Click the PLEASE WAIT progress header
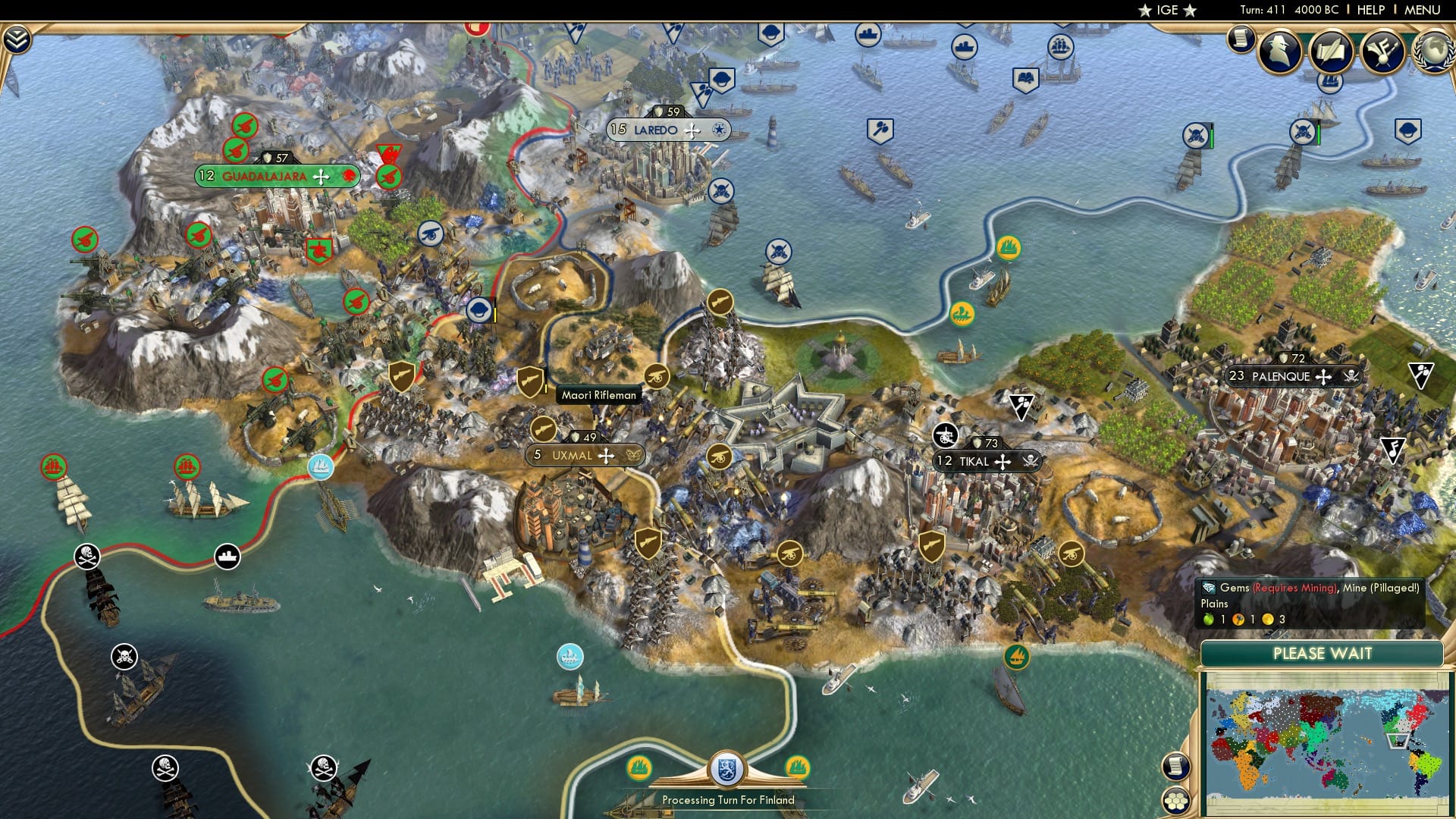The height and width of the screenshot is (819, 1456). 1323,653
